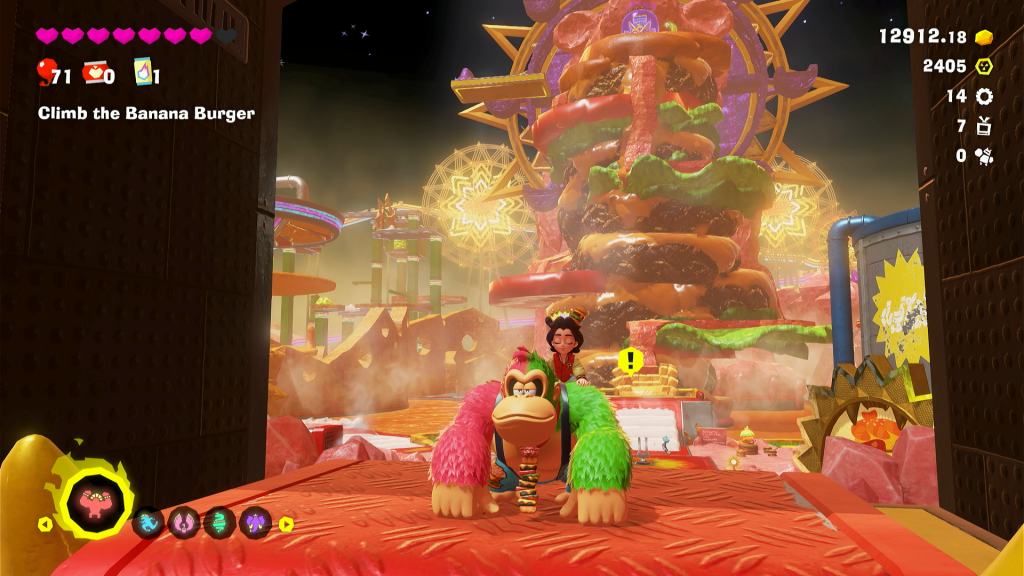Image resolution: width=1024 pixels, height=576 pixels.
Task: Activate the green Snake Bananza icon
Action: 220,522
